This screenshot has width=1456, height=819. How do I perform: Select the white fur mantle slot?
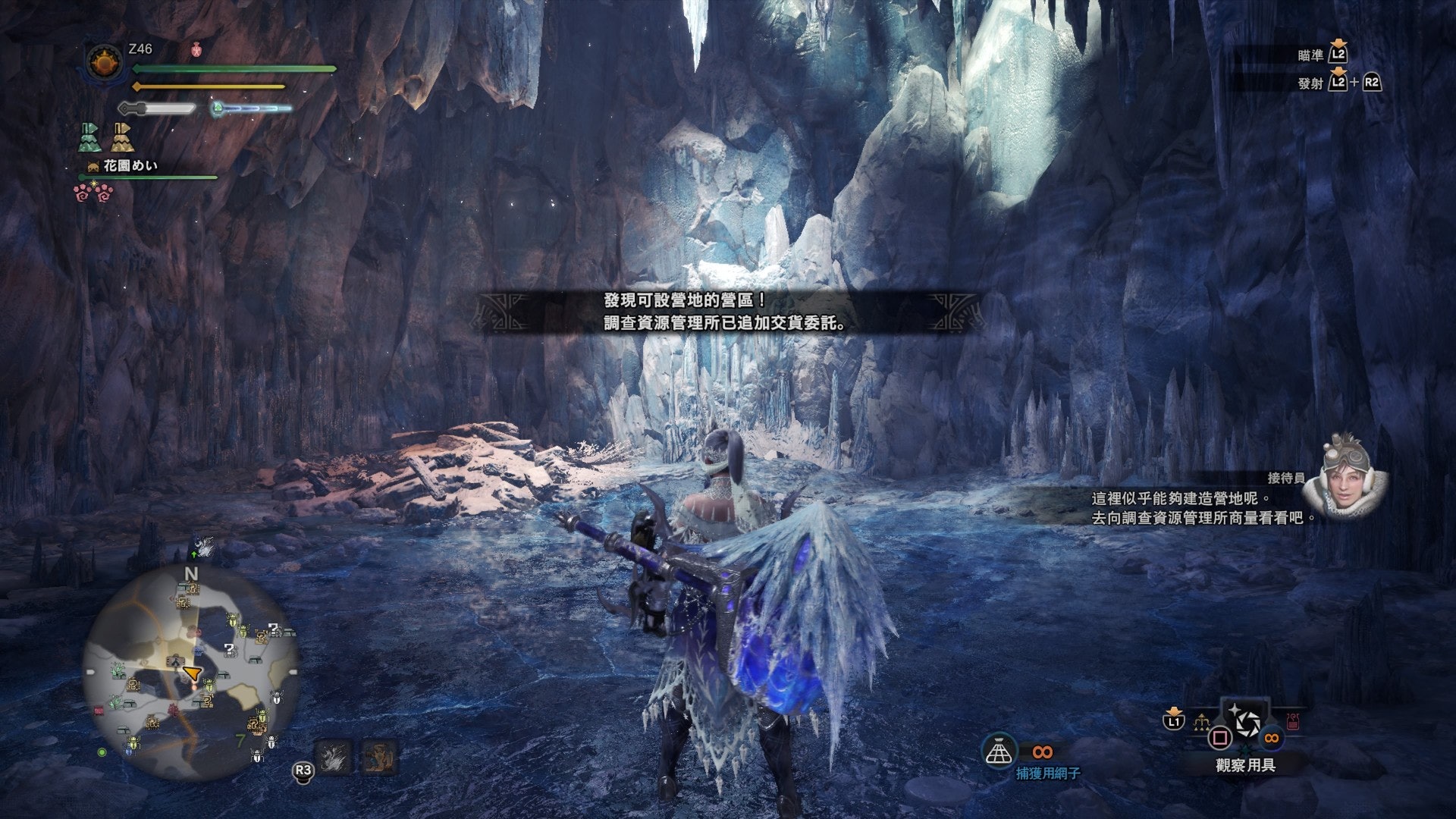(333, 756)
